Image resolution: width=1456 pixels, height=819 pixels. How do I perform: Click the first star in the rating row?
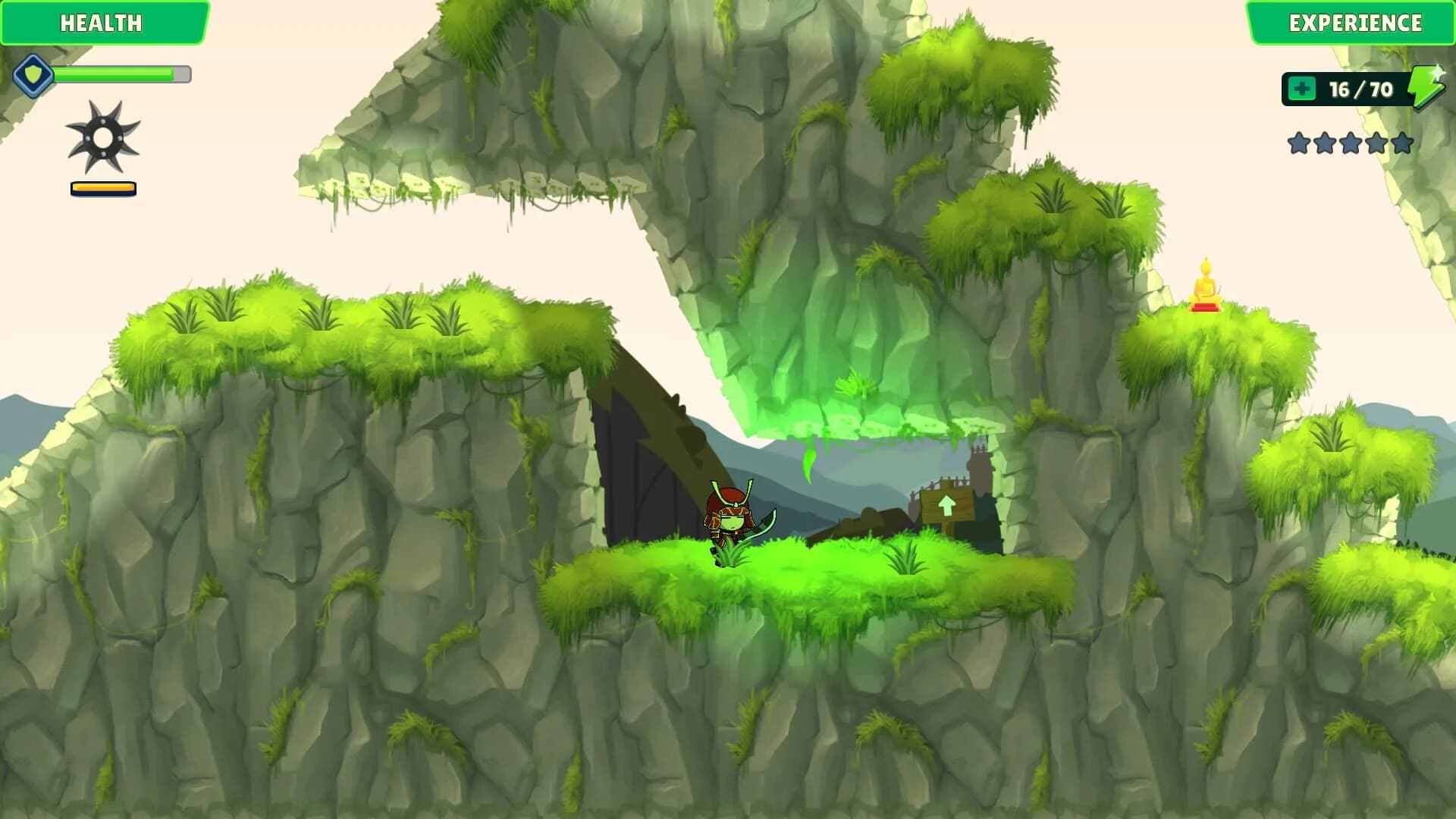[x=1298, y=142]
